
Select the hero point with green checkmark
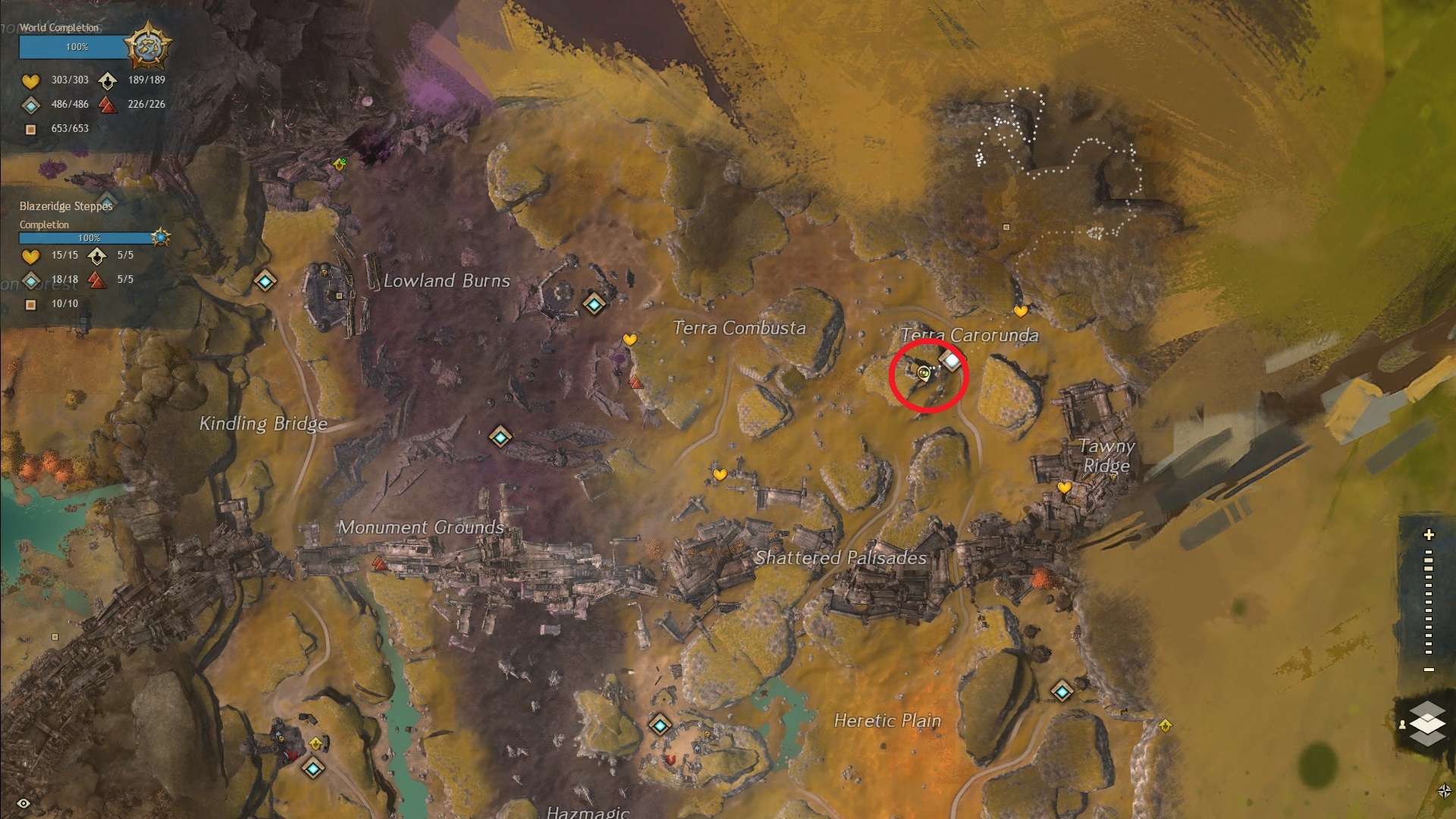point(340,163)
